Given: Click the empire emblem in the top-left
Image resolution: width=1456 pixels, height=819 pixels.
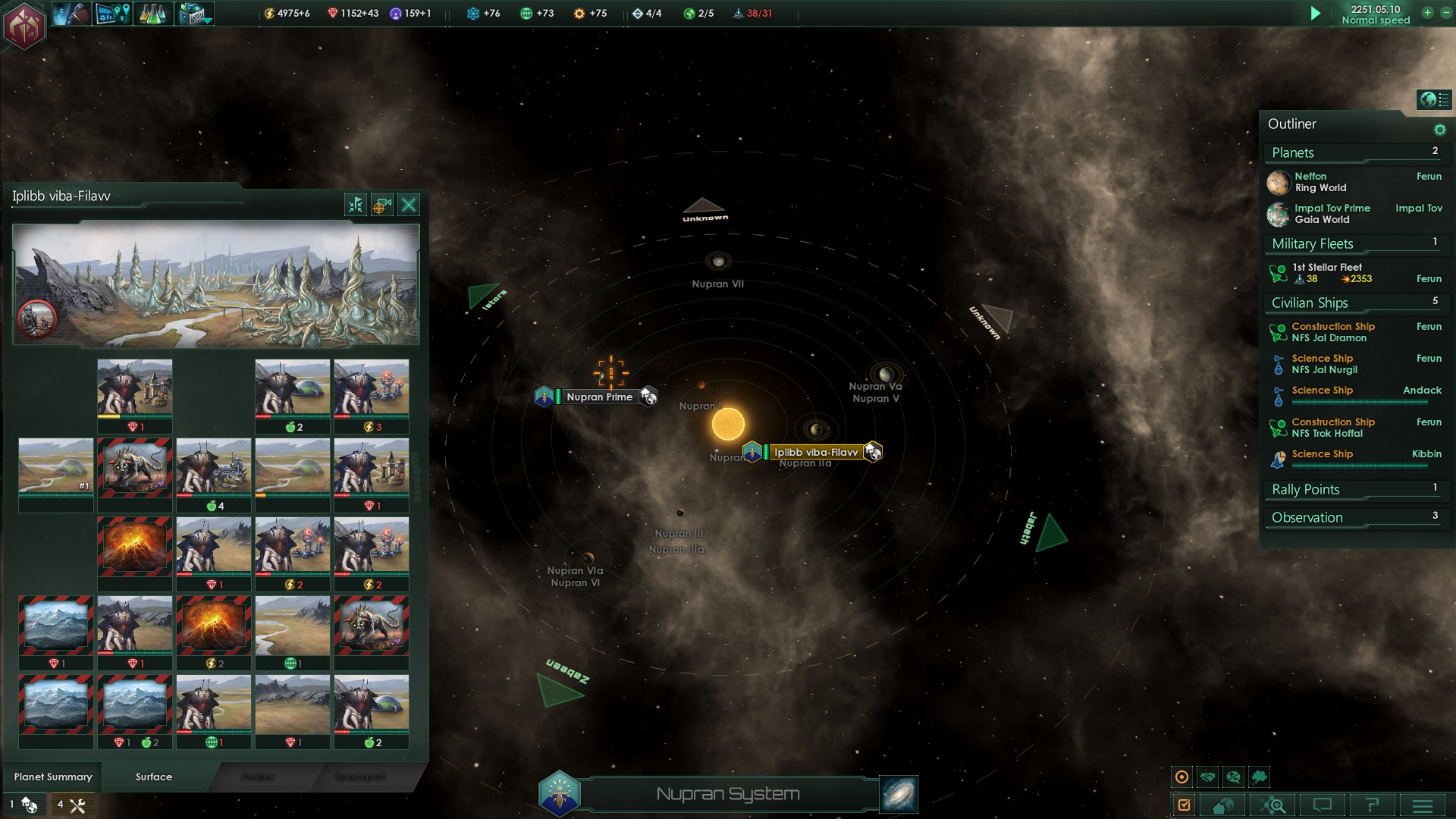Looking at the screenshot, I should pyautogui.click(x=24, y=25).
